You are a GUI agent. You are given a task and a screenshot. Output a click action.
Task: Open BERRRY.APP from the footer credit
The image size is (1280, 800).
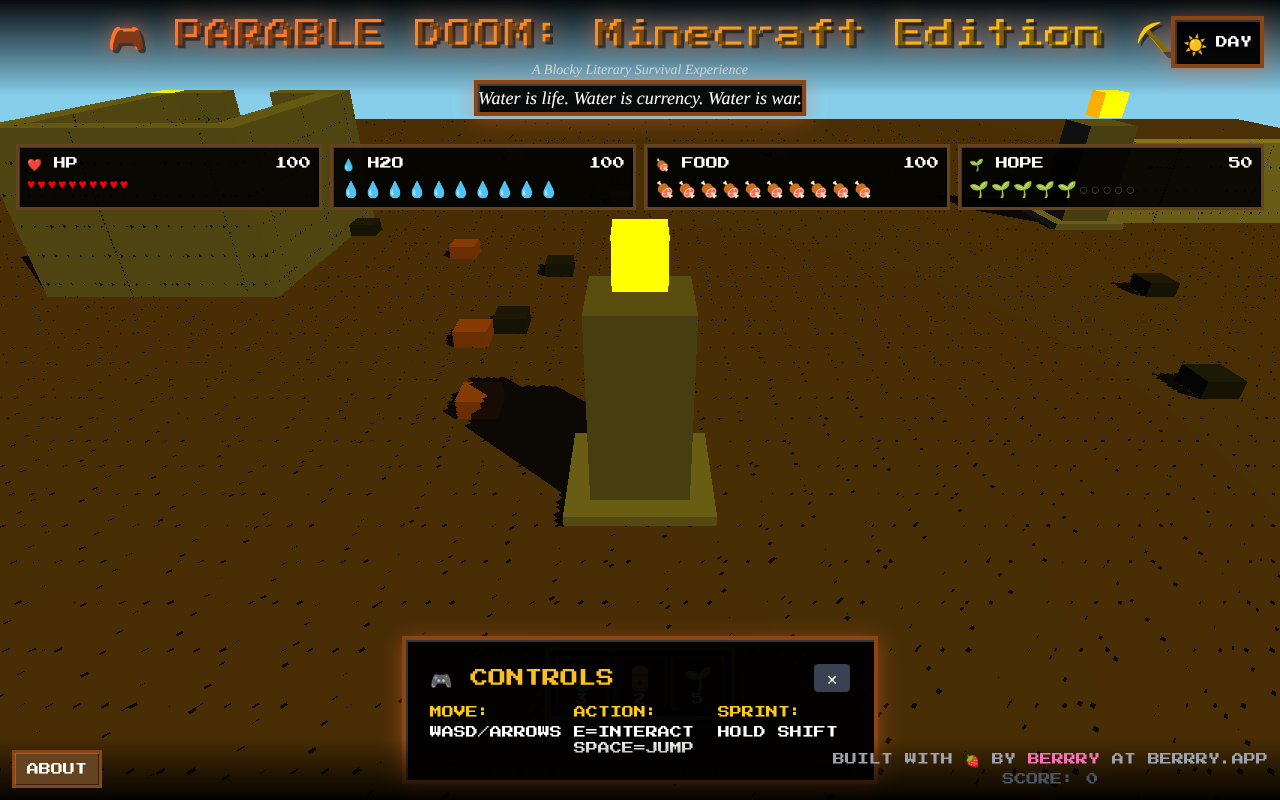point(1205,758)
